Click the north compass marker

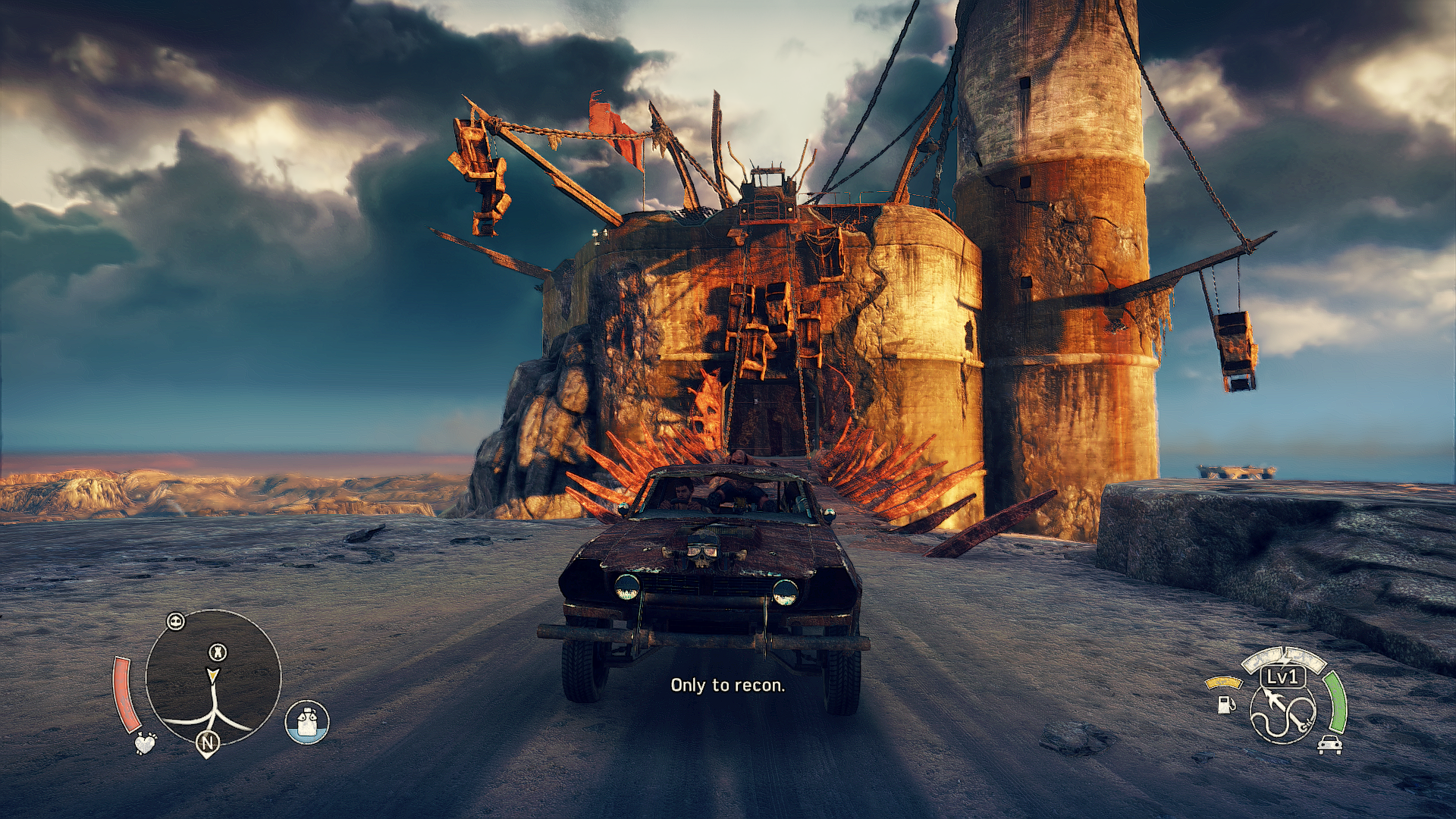tap(208, 743)
